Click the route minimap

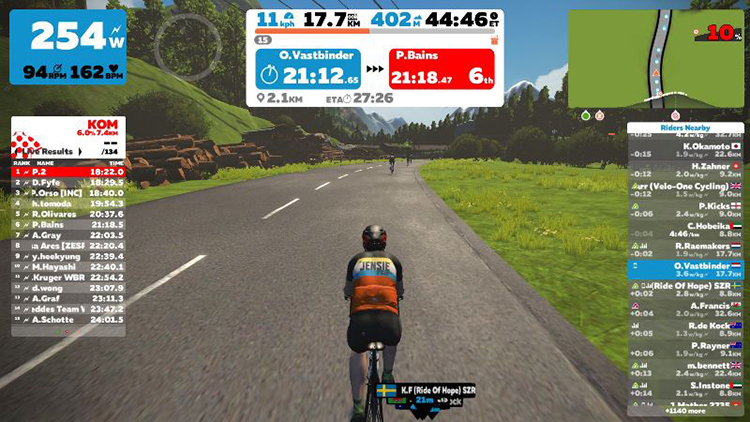656,57
